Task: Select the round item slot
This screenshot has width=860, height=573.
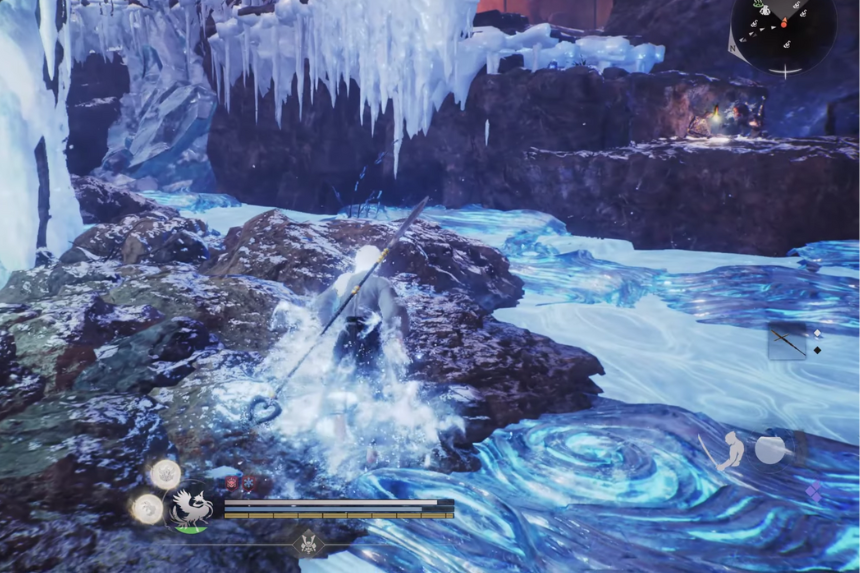Action: pyautogui.click(x=770, y=450)
